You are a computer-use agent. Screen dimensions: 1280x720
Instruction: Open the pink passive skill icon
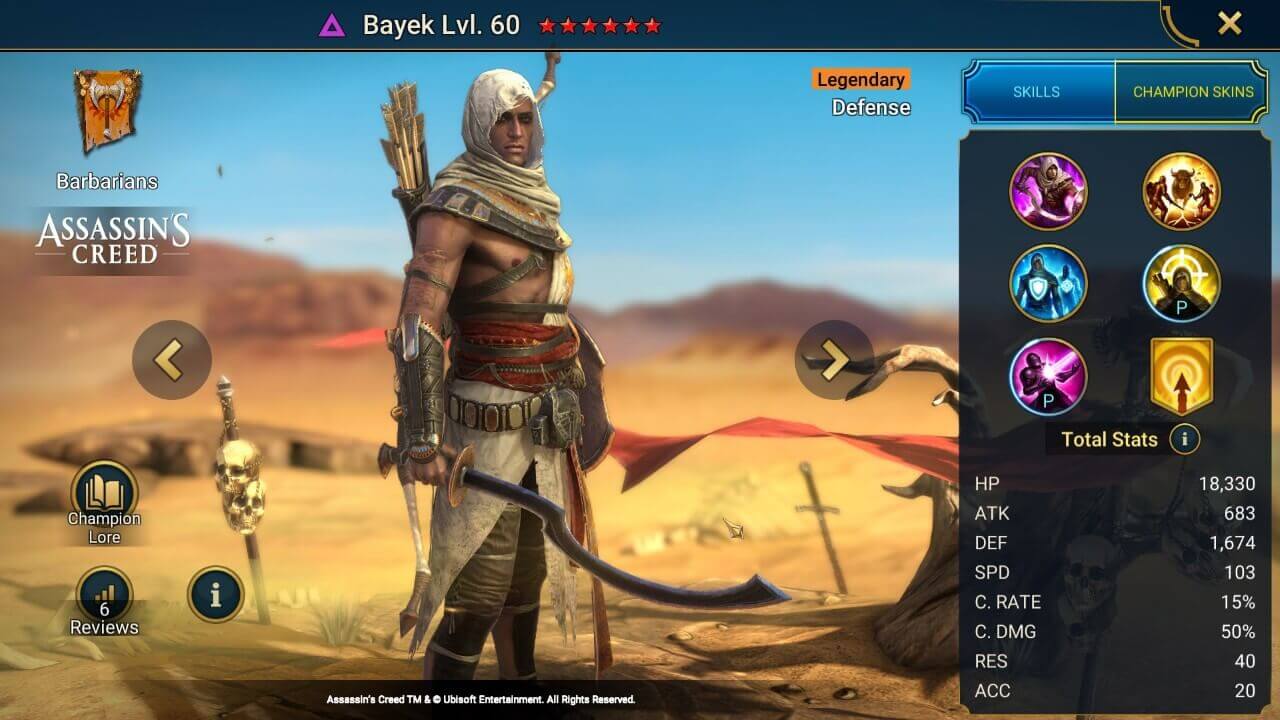tap(1050, 378)
